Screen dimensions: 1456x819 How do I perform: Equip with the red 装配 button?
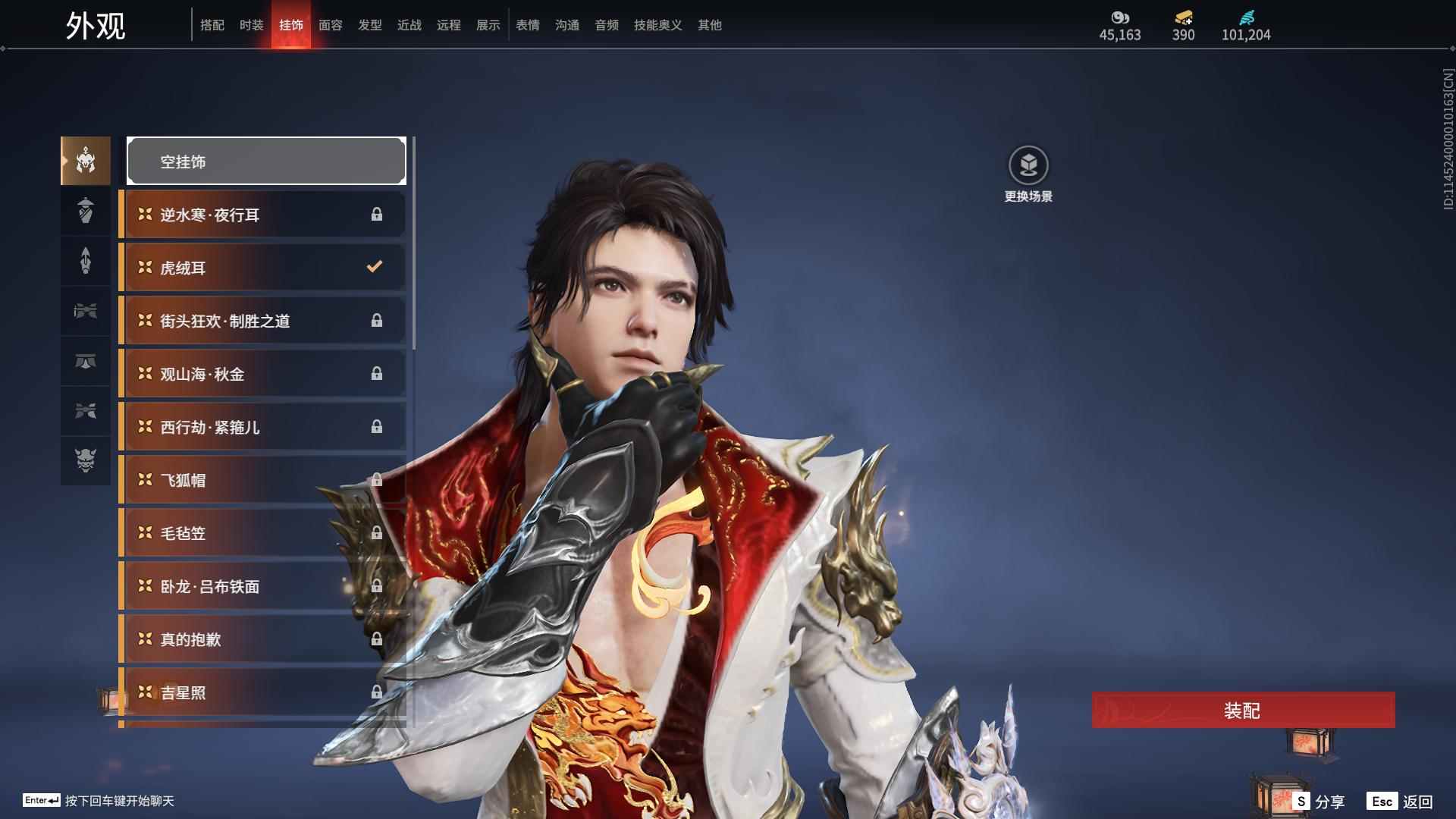(x=1243, y=711)
